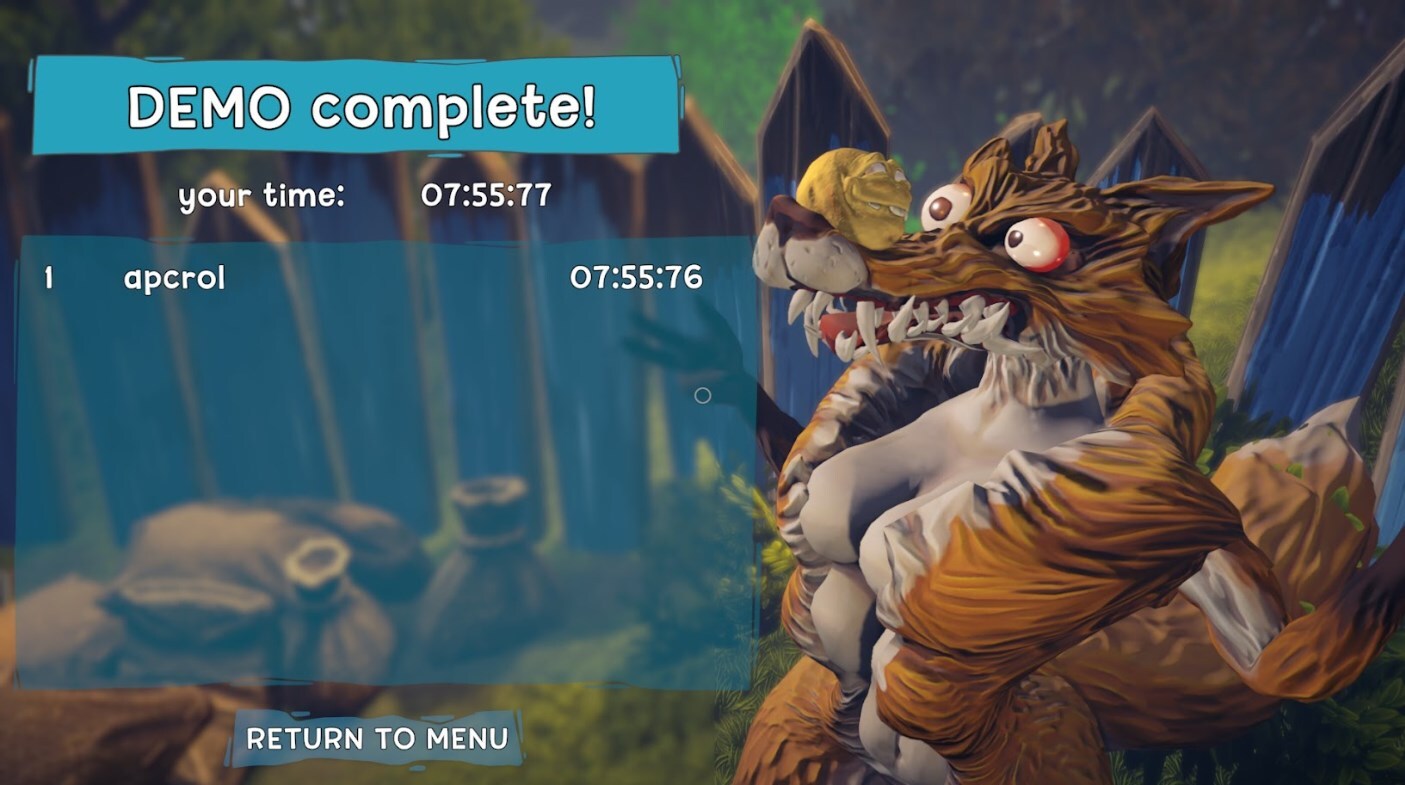Click the Return to Menu button
This screenshot has height=785, width=1405.
point(377,739)
